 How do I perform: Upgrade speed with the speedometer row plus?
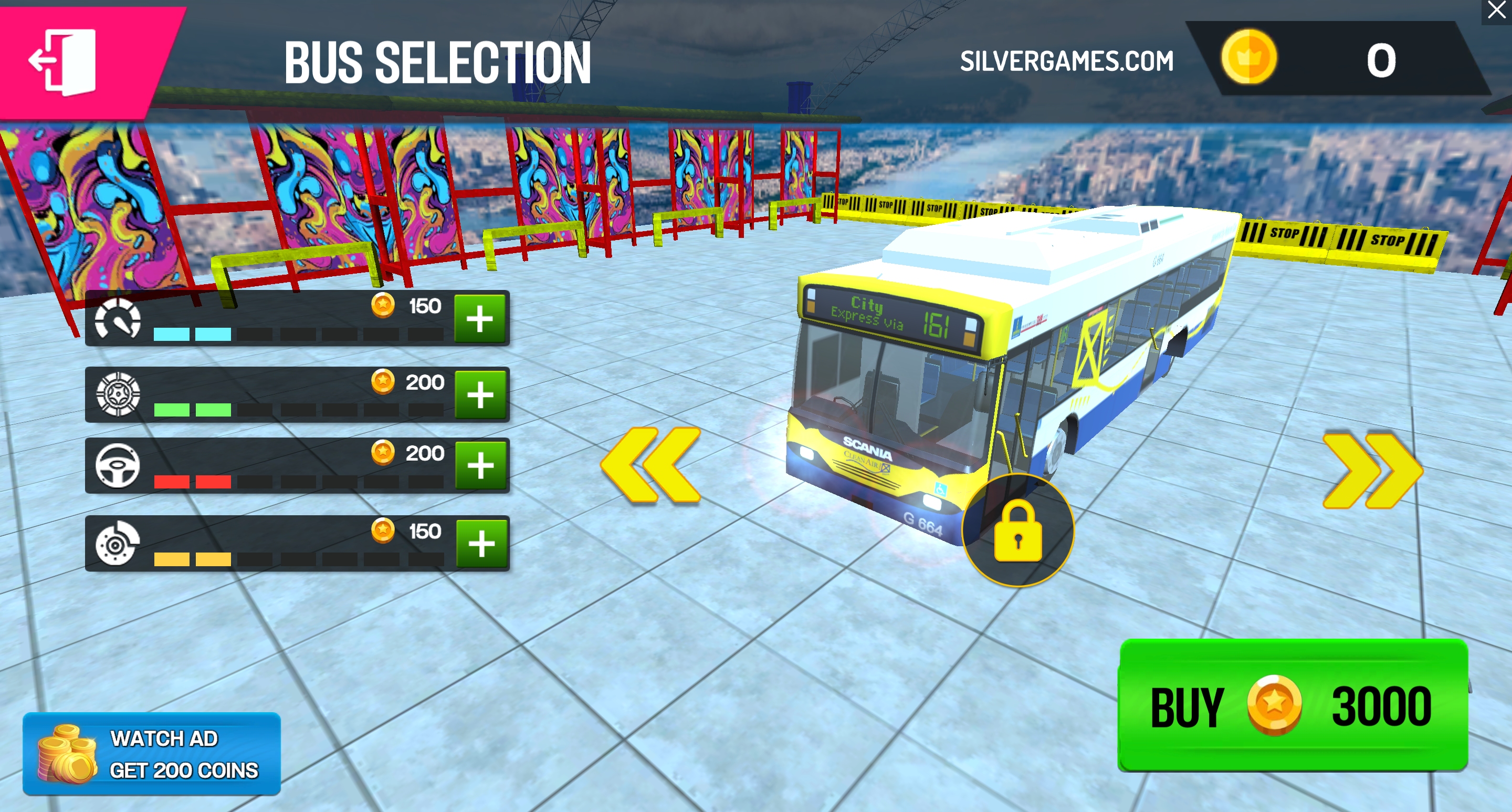coord(479,319)
